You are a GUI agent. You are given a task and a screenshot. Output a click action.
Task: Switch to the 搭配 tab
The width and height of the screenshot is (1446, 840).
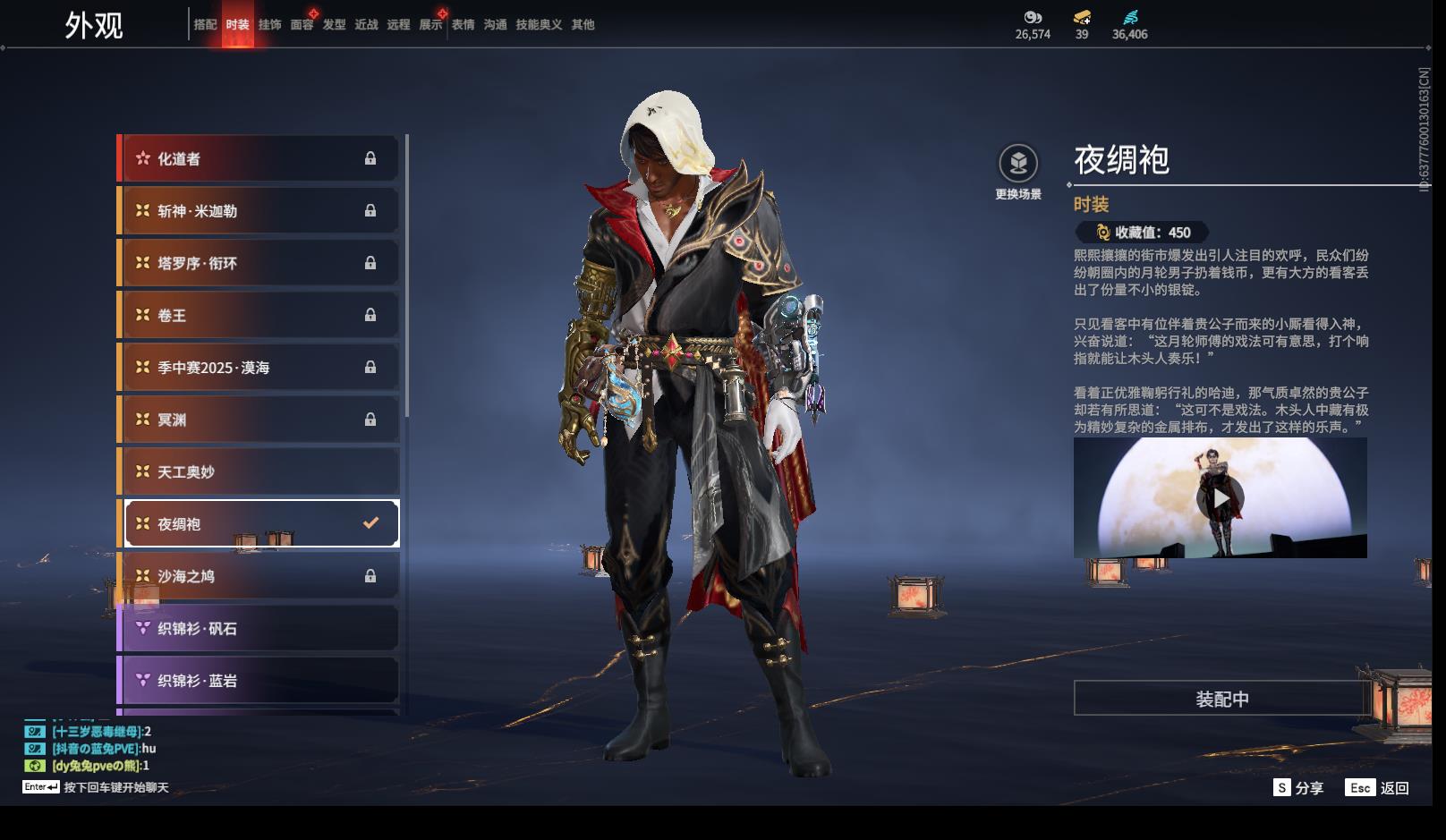click(205, 25)
